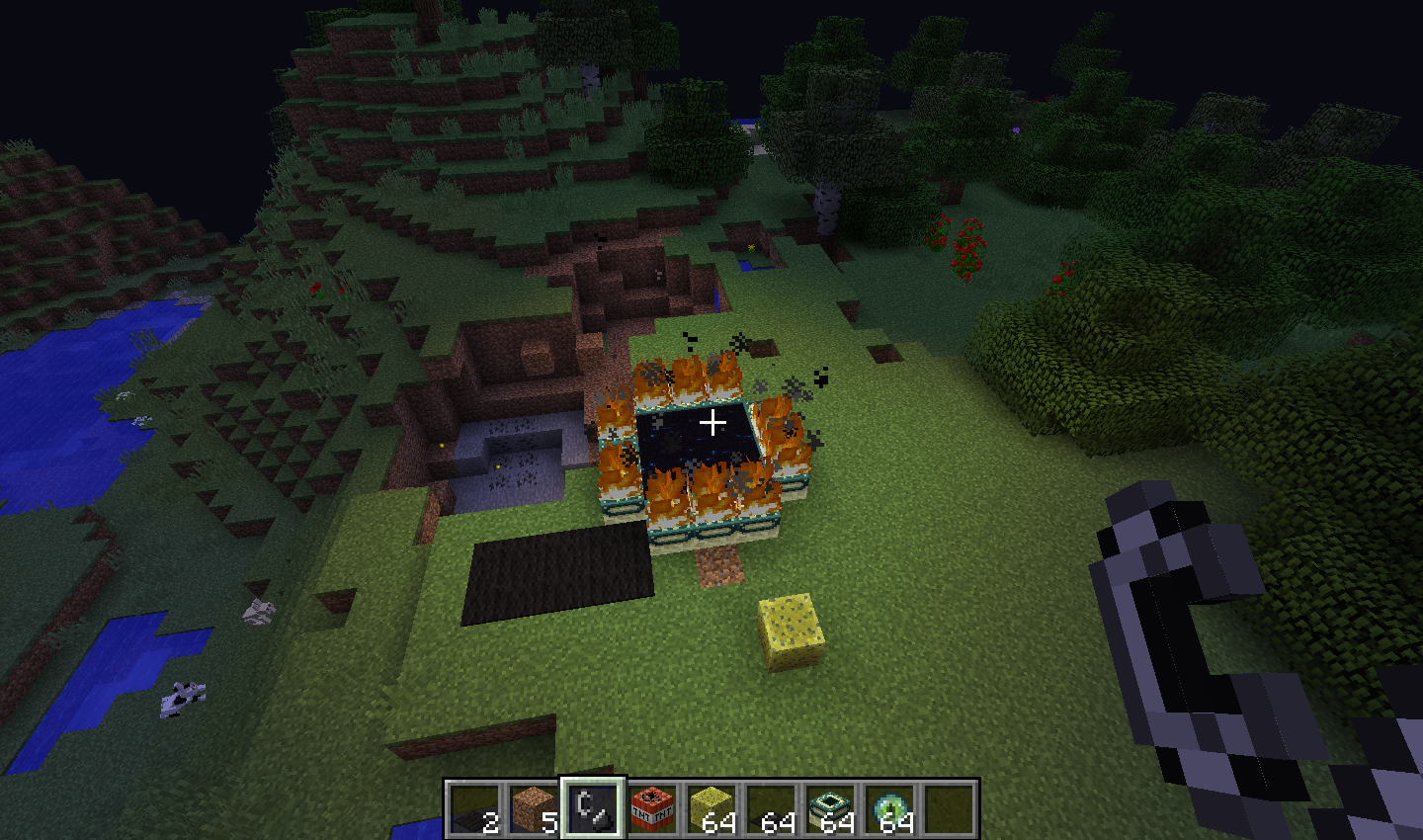Choose the dark flat item stack of 64
The image size is (1423, 840).
(771, 808)
